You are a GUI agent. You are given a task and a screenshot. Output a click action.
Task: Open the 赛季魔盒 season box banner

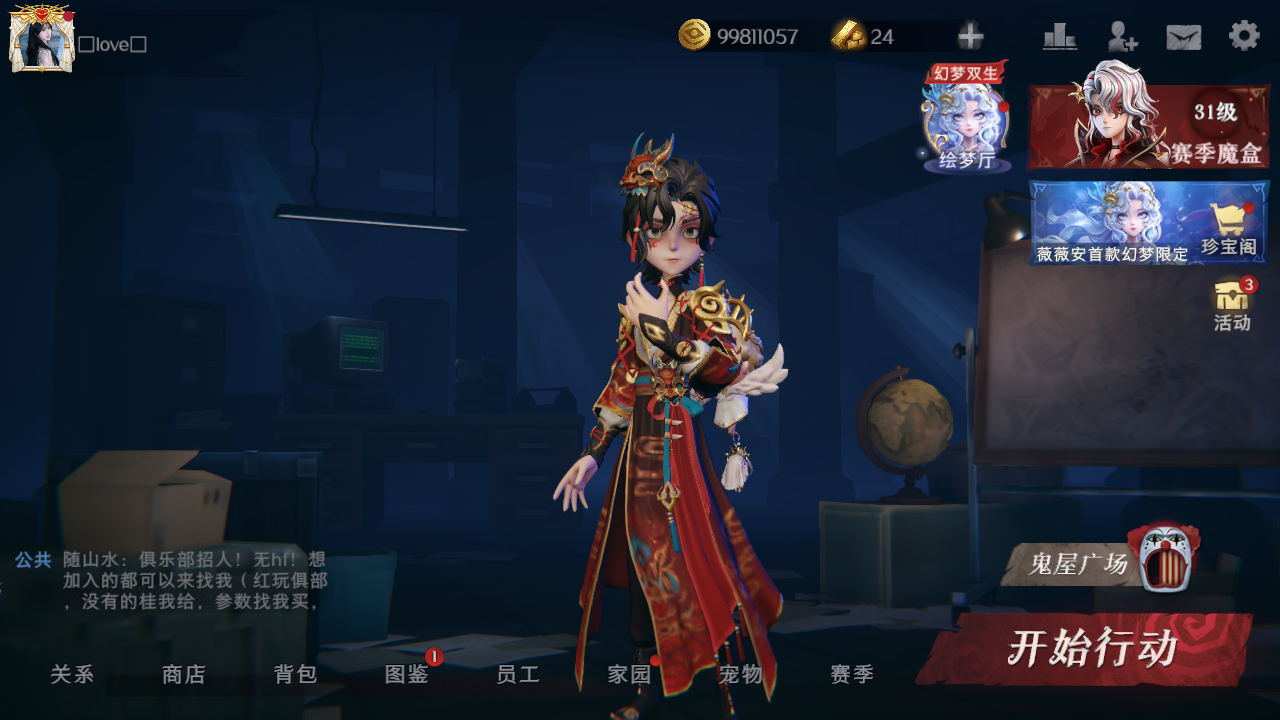click(1149, 126)
